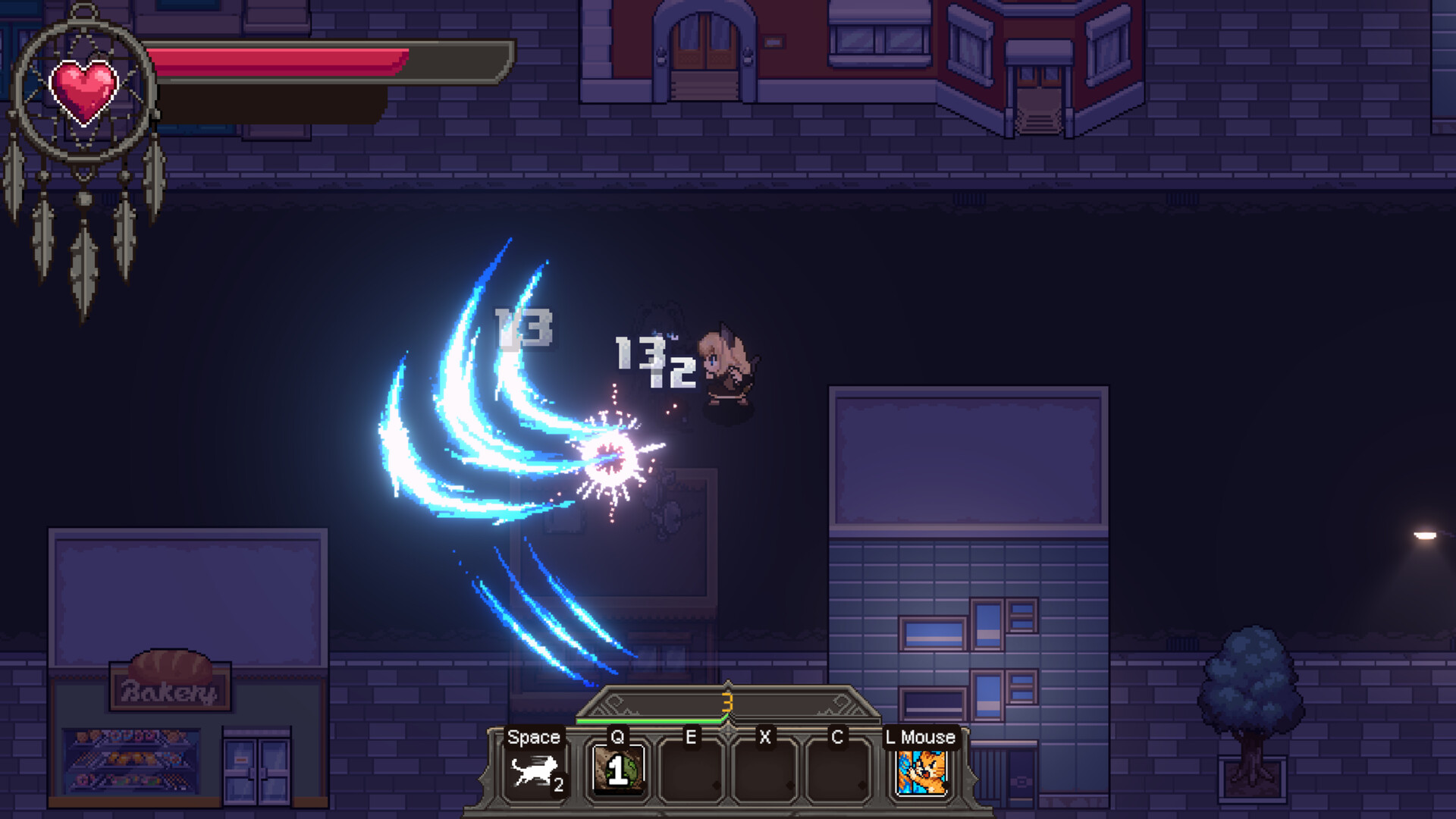Click the Bakery storefront sign
The height and width of the screenshot is (819, 1456).
(x=168, y=686)
